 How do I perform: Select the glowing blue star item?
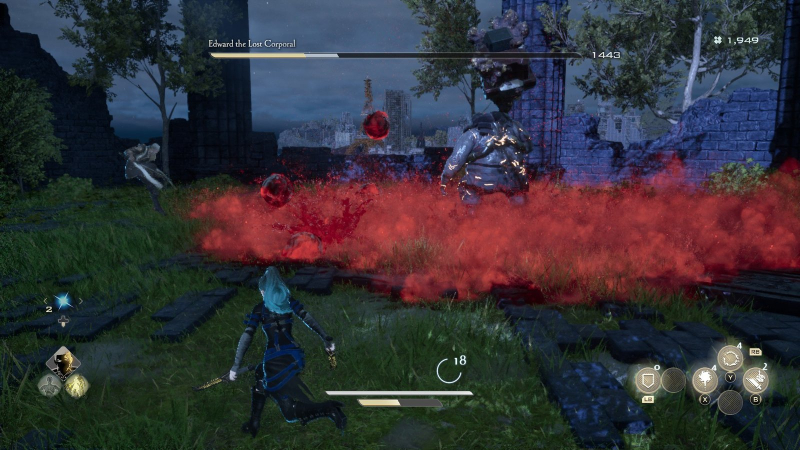coord(62,301)
